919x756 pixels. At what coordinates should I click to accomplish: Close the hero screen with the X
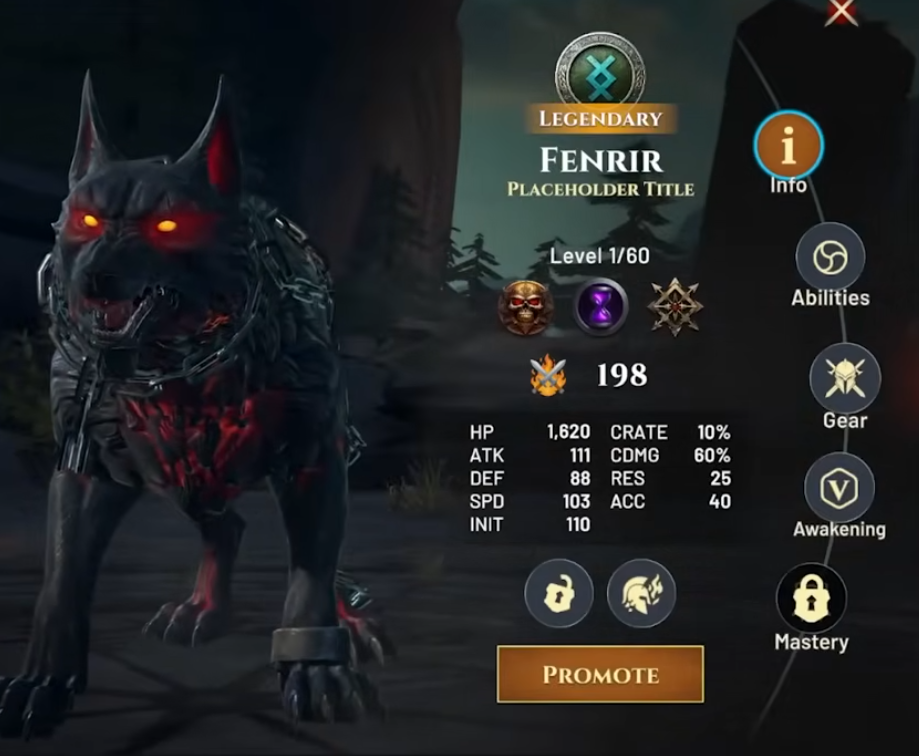point(841,10)
